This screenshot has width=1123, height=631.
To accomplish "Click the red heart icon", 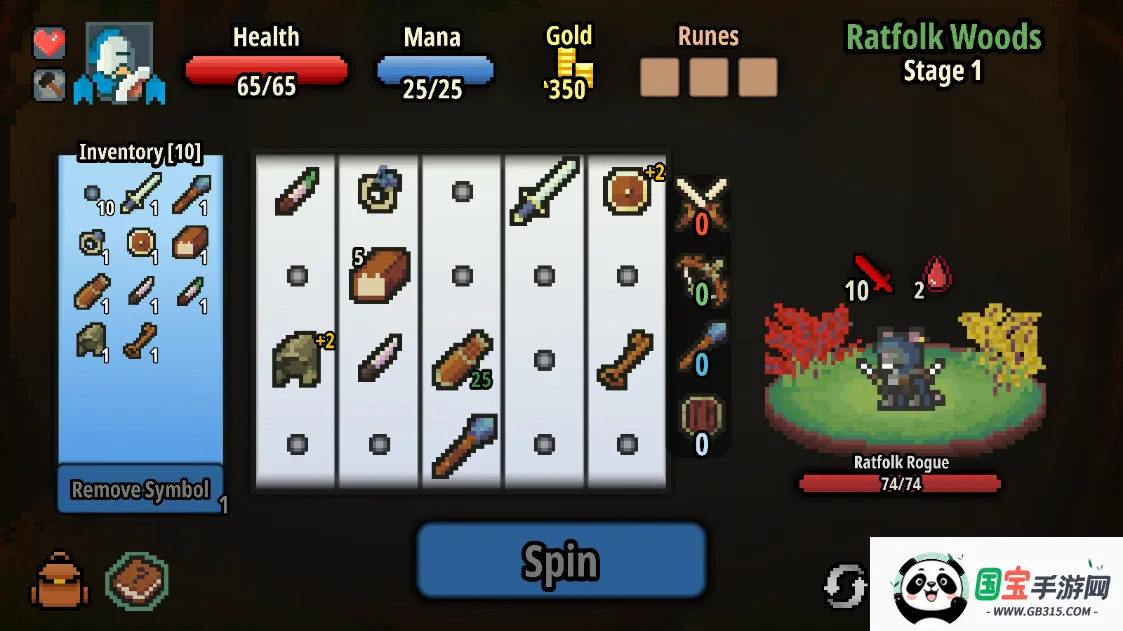I will 49,43.
